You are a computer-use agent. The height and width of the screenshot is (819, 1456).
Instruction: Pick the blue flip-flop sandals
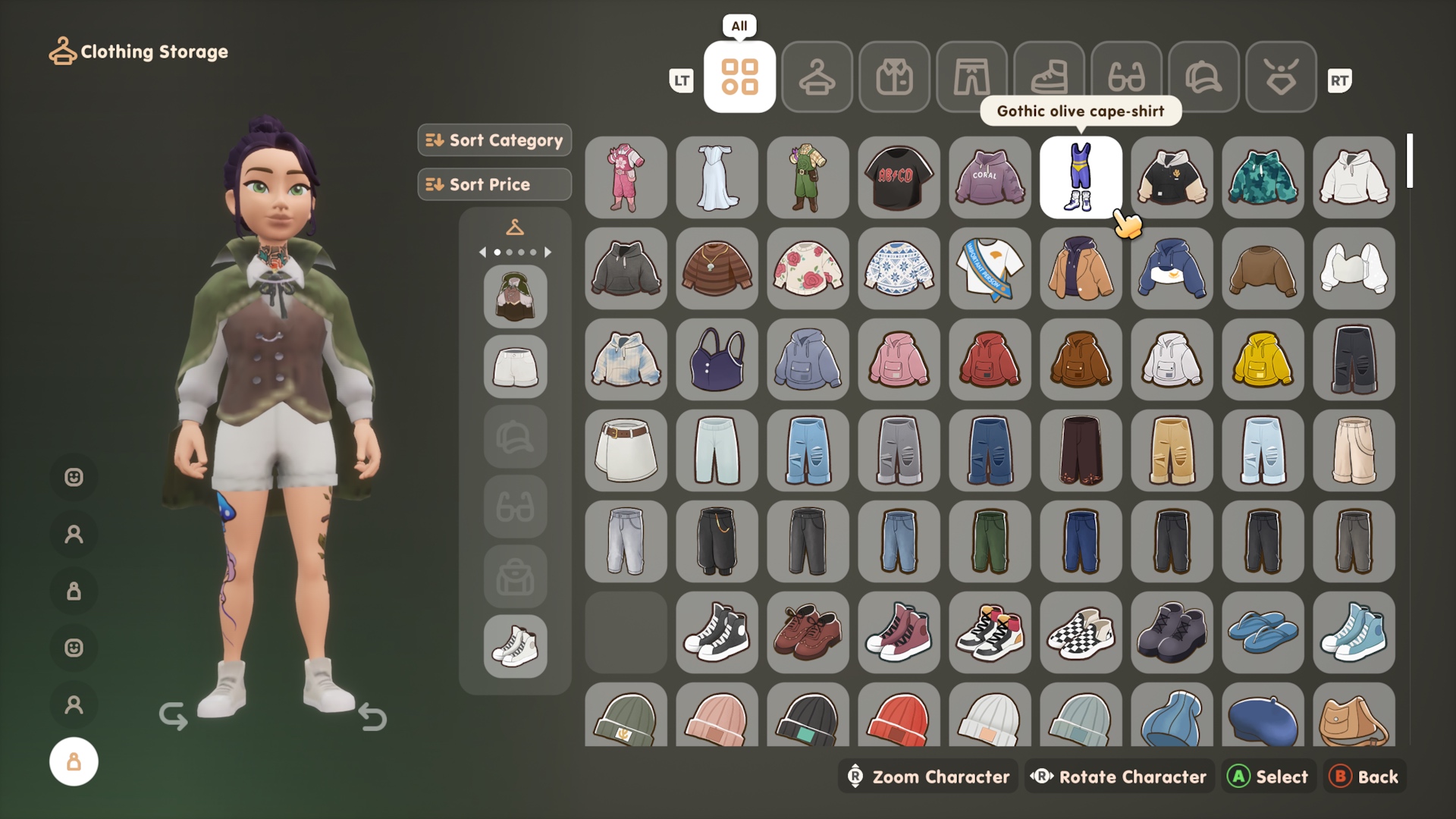pos(1263,632)
